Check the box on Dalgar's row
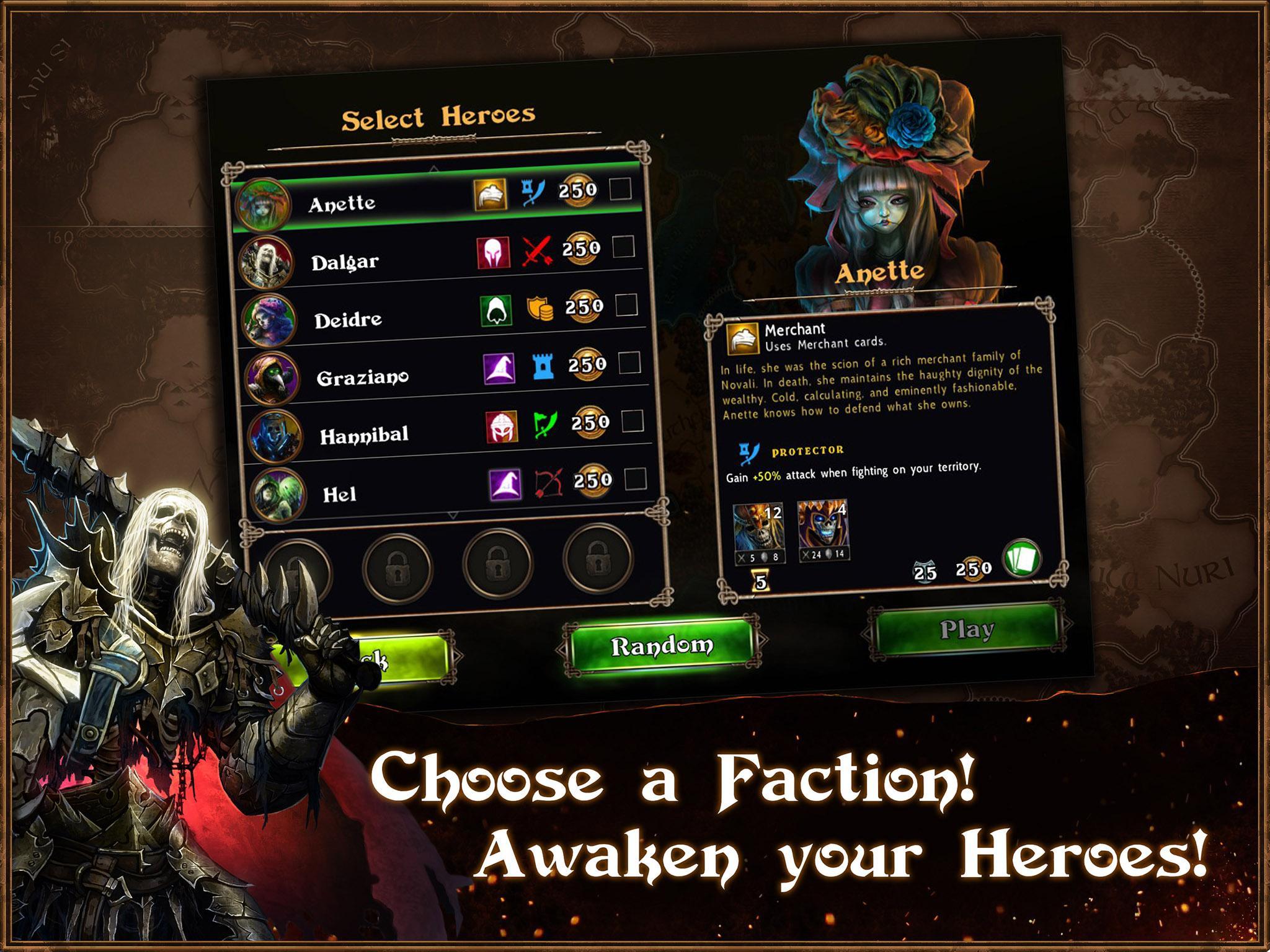 pos(623,247)
